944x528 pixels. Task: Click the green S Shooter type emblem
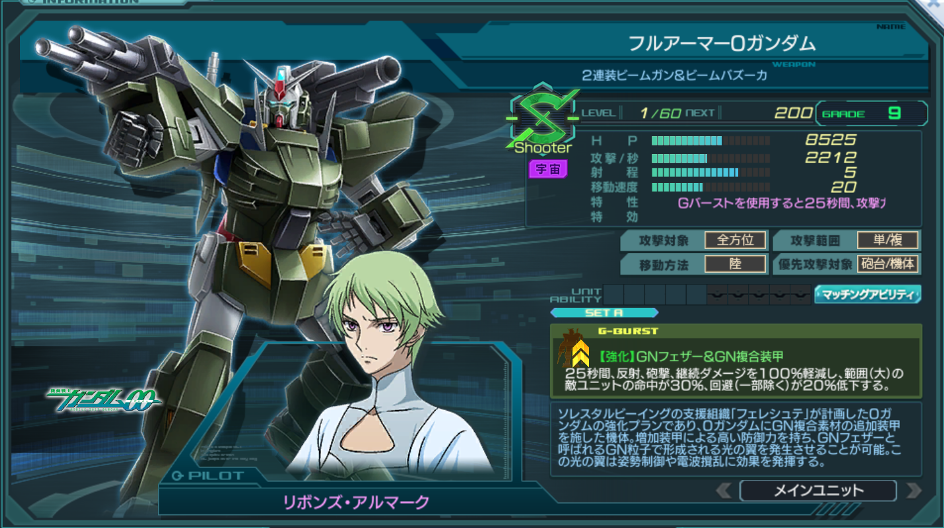[543, 118]
